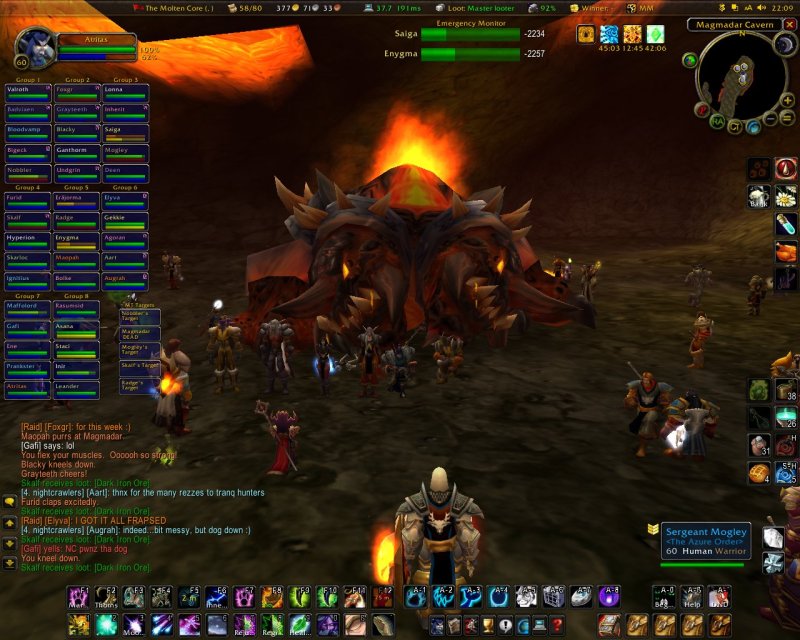Click the golden eye buff icon
Screen dimensions: 800x640
[x=587, y=34]
